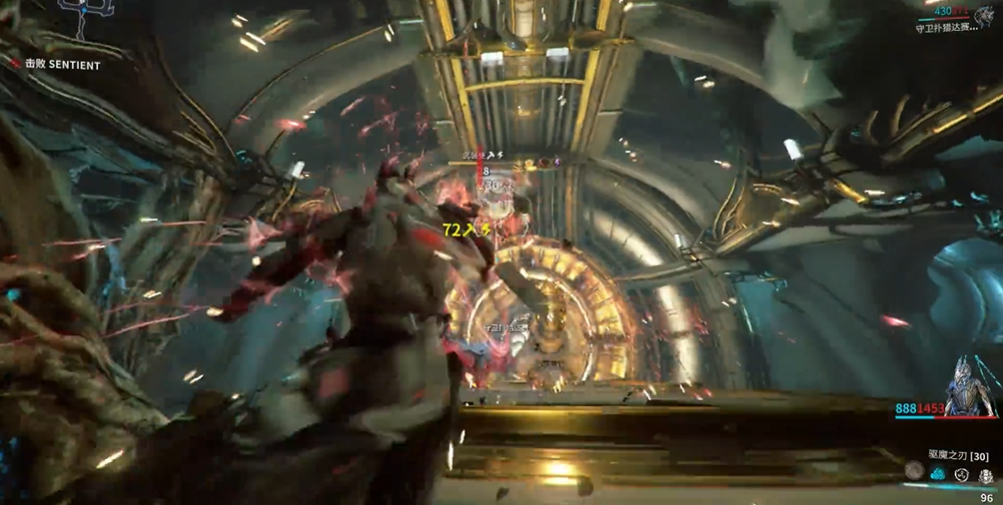Activate the highlighted blue ability icon
This screenshot has width=1003, height=505.
938,474
